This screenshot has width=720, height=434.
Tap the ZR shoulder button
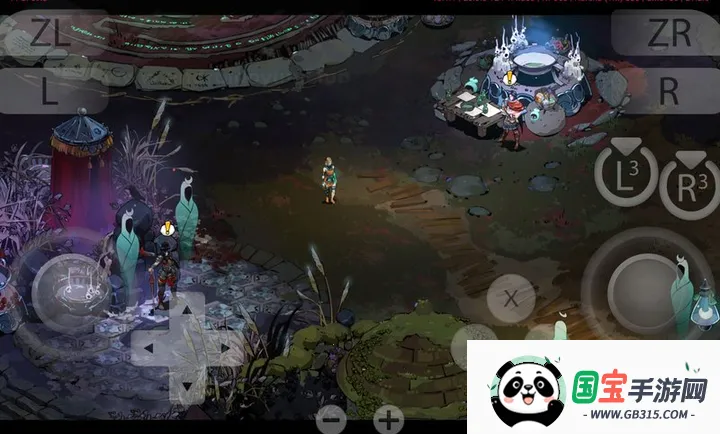point(668,33)
